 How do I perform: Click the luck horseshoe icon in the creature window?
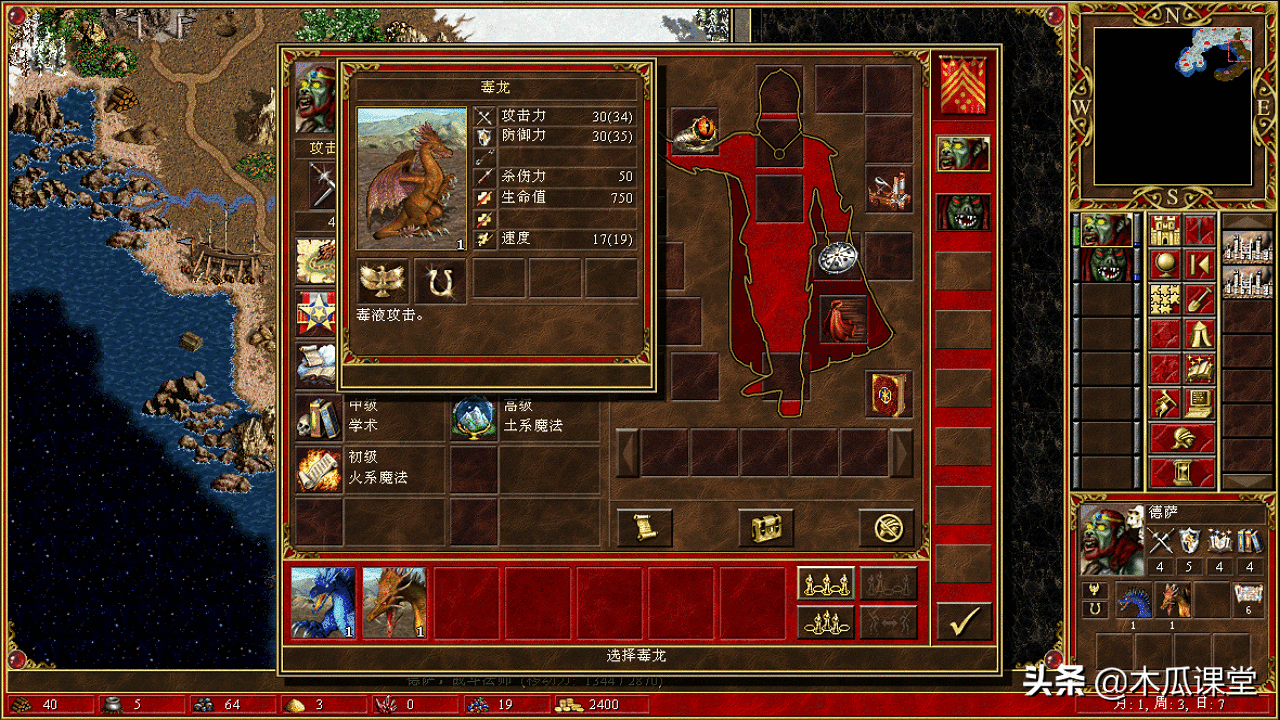pos(437,281)
